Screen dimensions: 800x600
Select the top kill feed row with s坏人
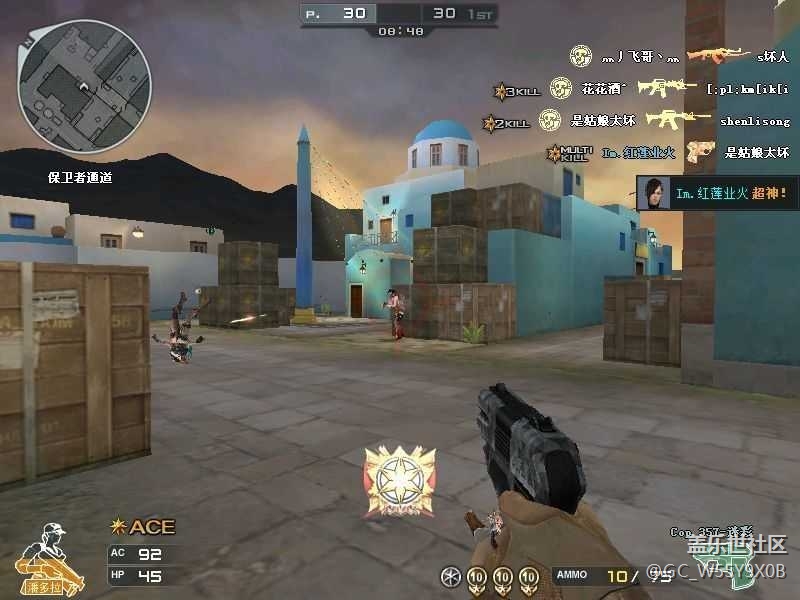(x=680, y=56)
